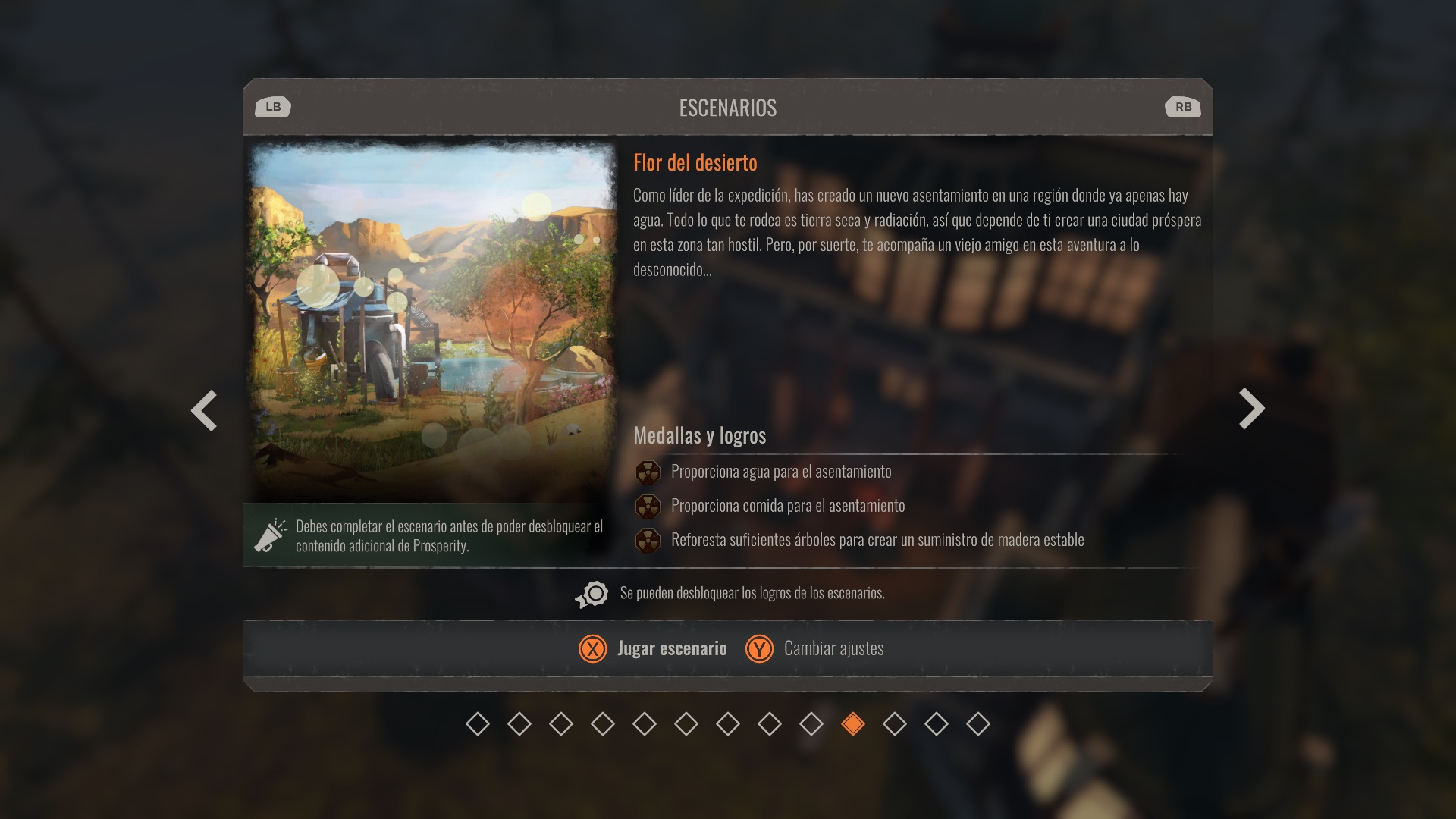Select the first scenario page diamond

[x=478, y=724]
